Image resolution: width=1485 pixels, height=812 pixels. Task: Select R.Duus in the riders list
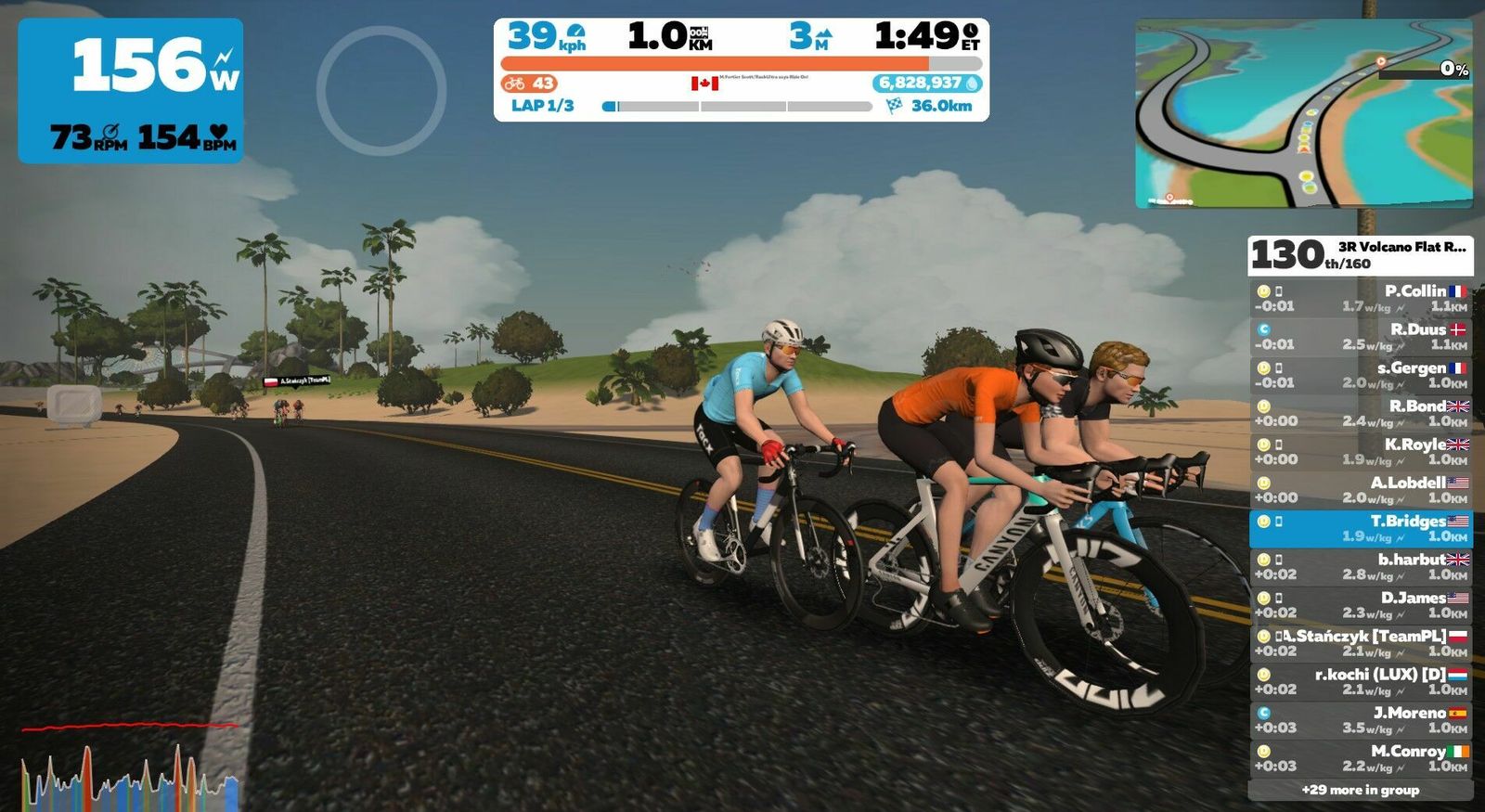(x=1360, y=336)
